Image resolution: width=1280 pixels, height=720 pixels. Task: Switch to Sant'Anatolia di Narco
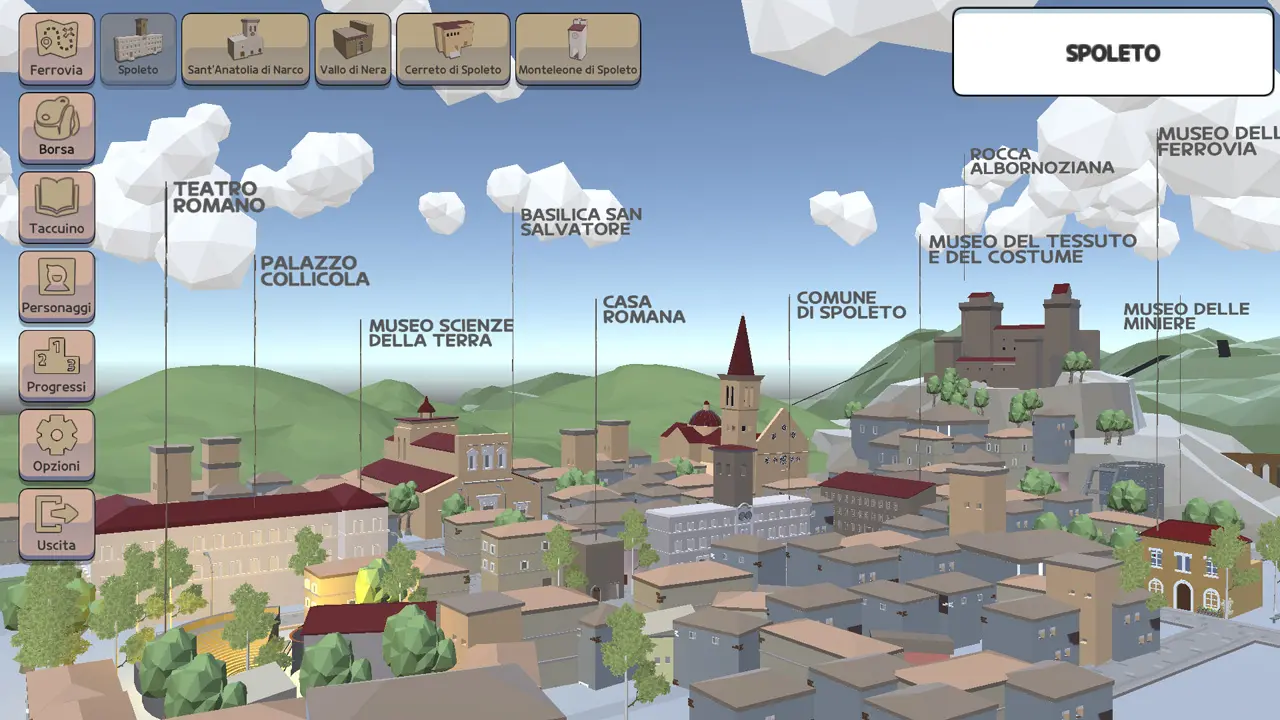pyautogui.click(x=245, y=48)
